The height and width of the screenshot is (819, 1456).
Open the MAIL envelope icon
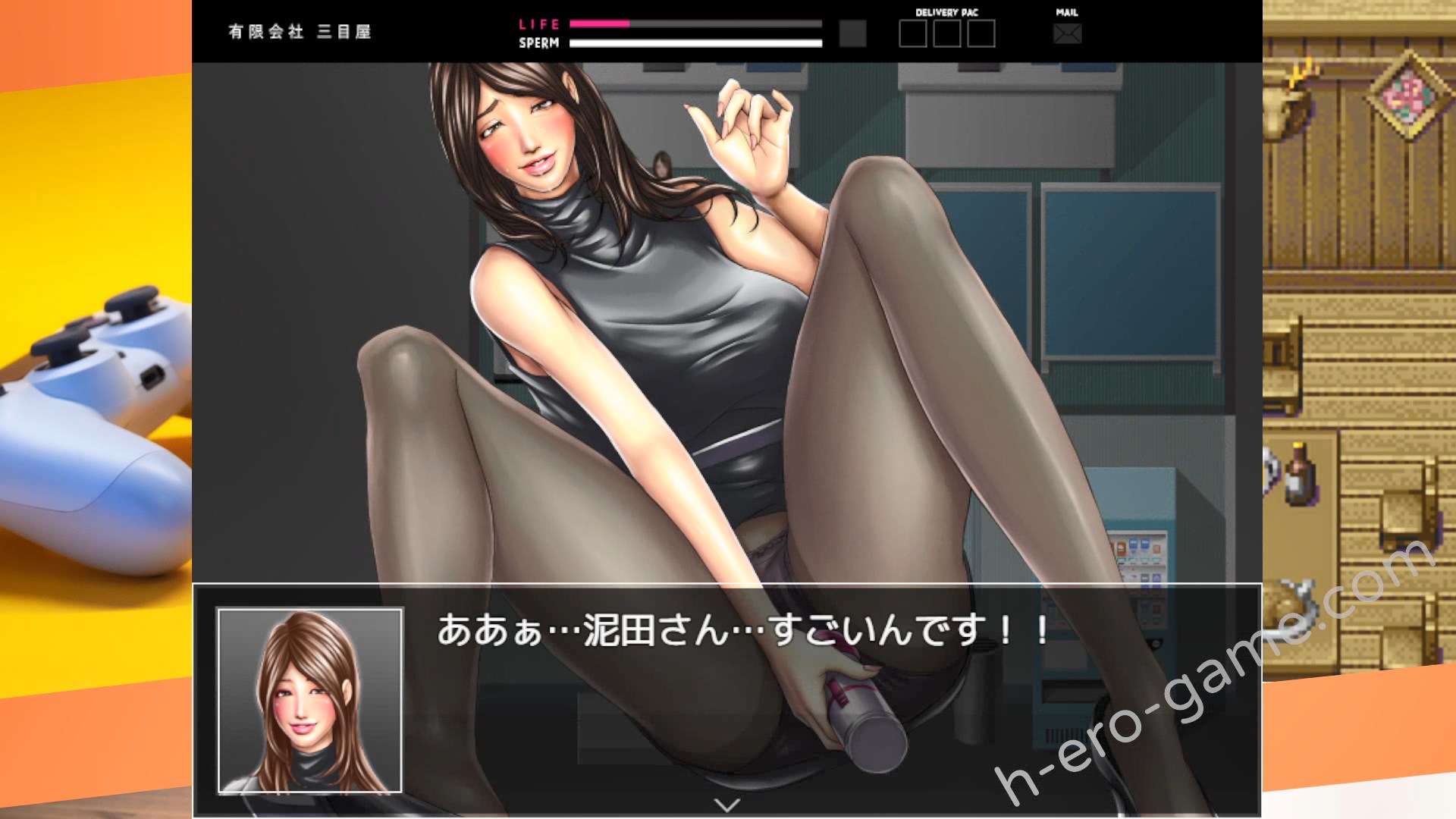[x=1068, y=32]
